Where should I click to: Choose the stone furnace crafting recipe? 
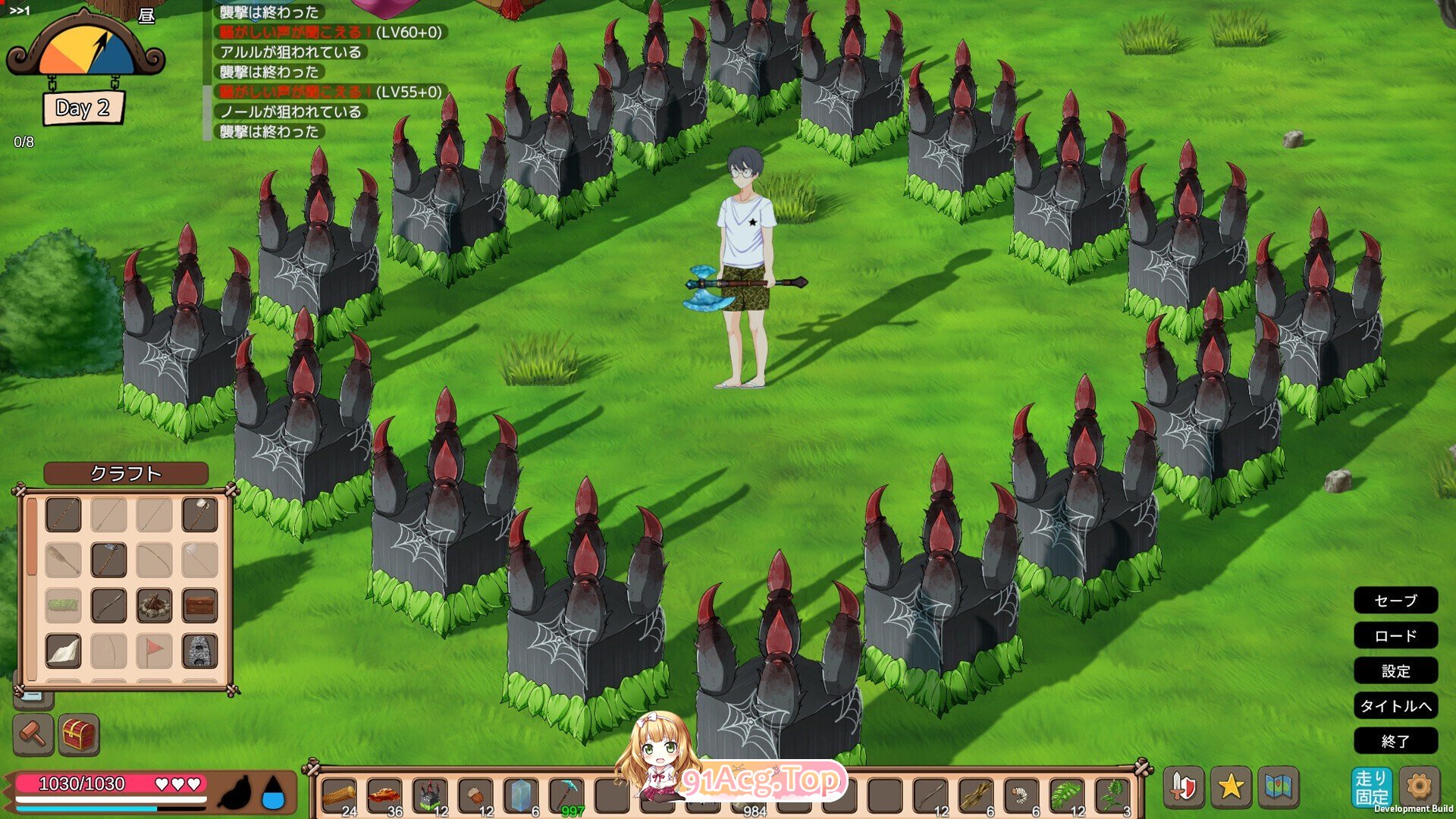point(199,651)
